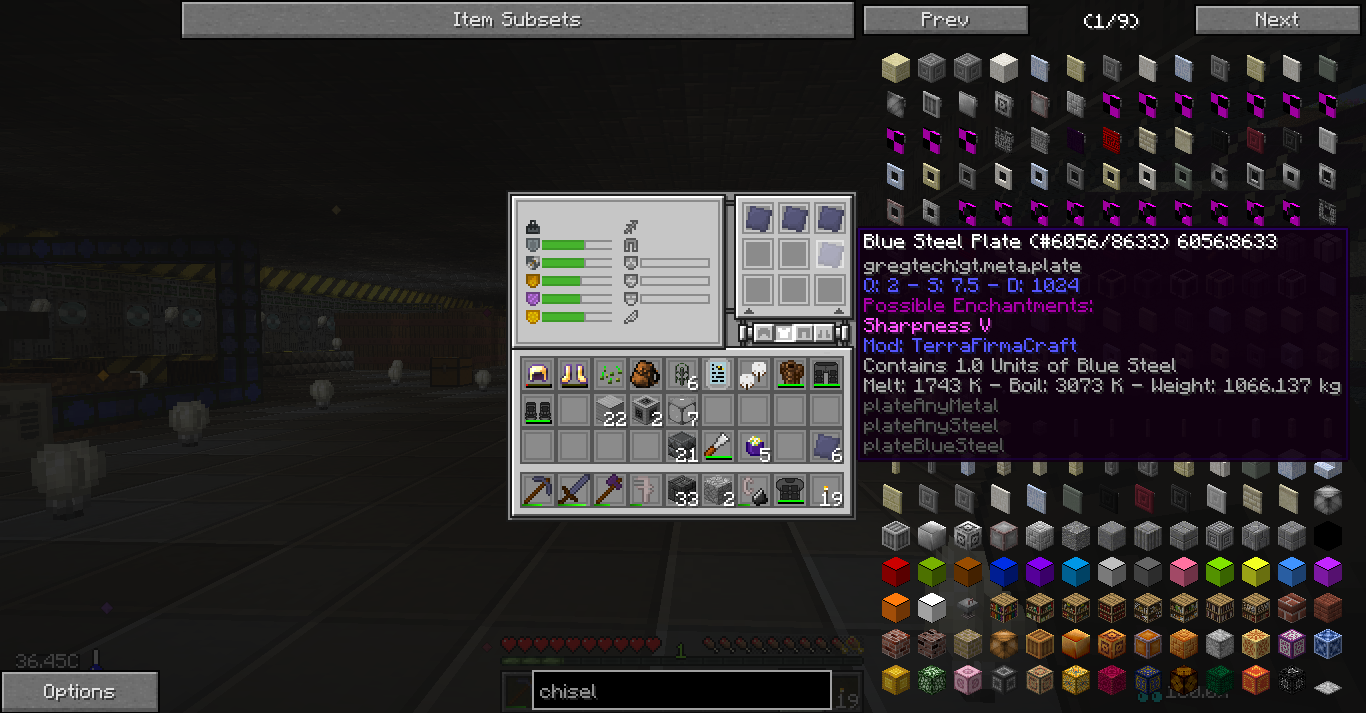Select the hotbar stack of 33 stone bricks

coord(682,490)
